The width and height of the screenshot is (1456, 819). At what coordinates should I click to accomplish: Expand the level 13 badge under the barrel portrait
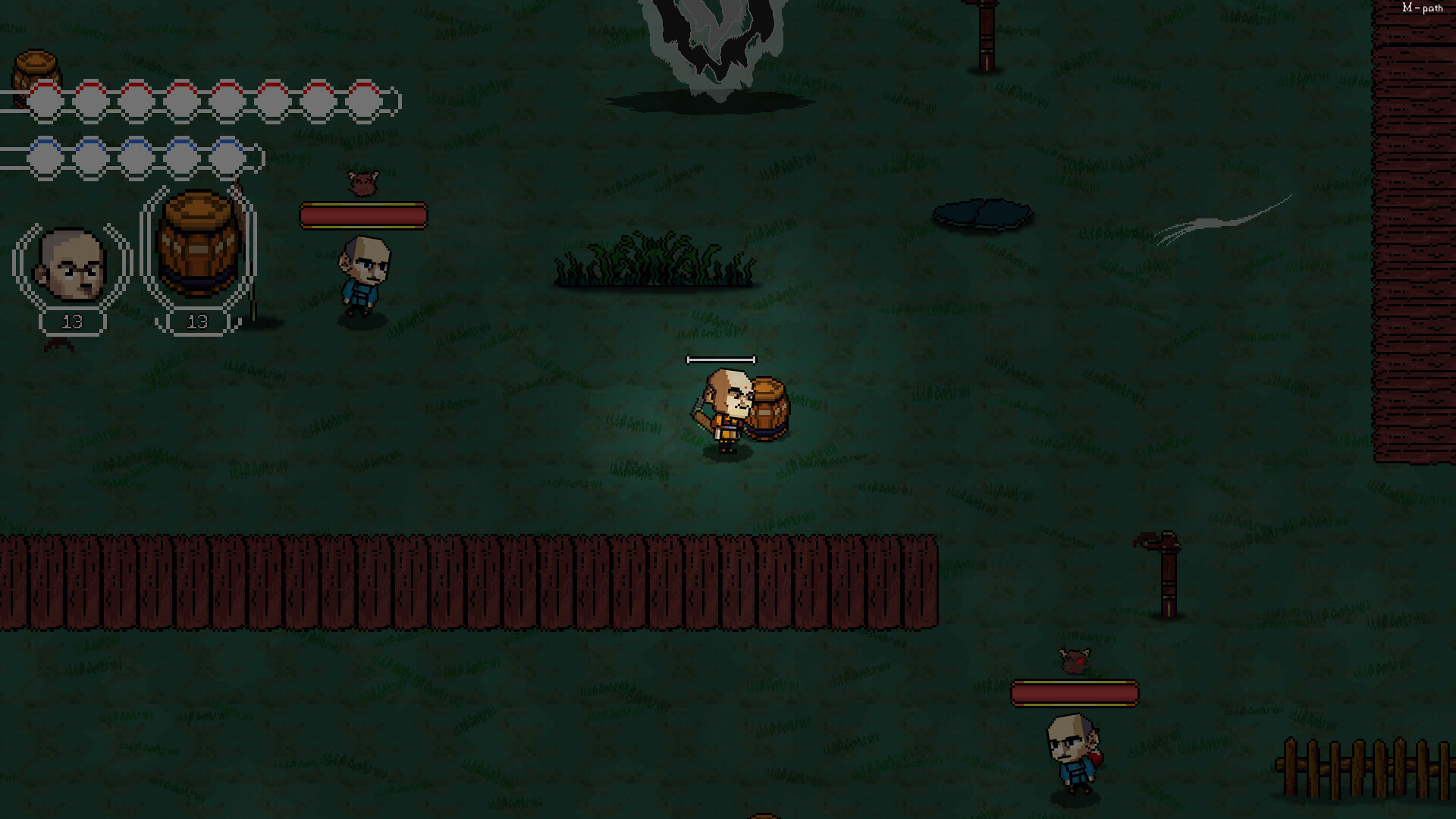pos(198,321)
